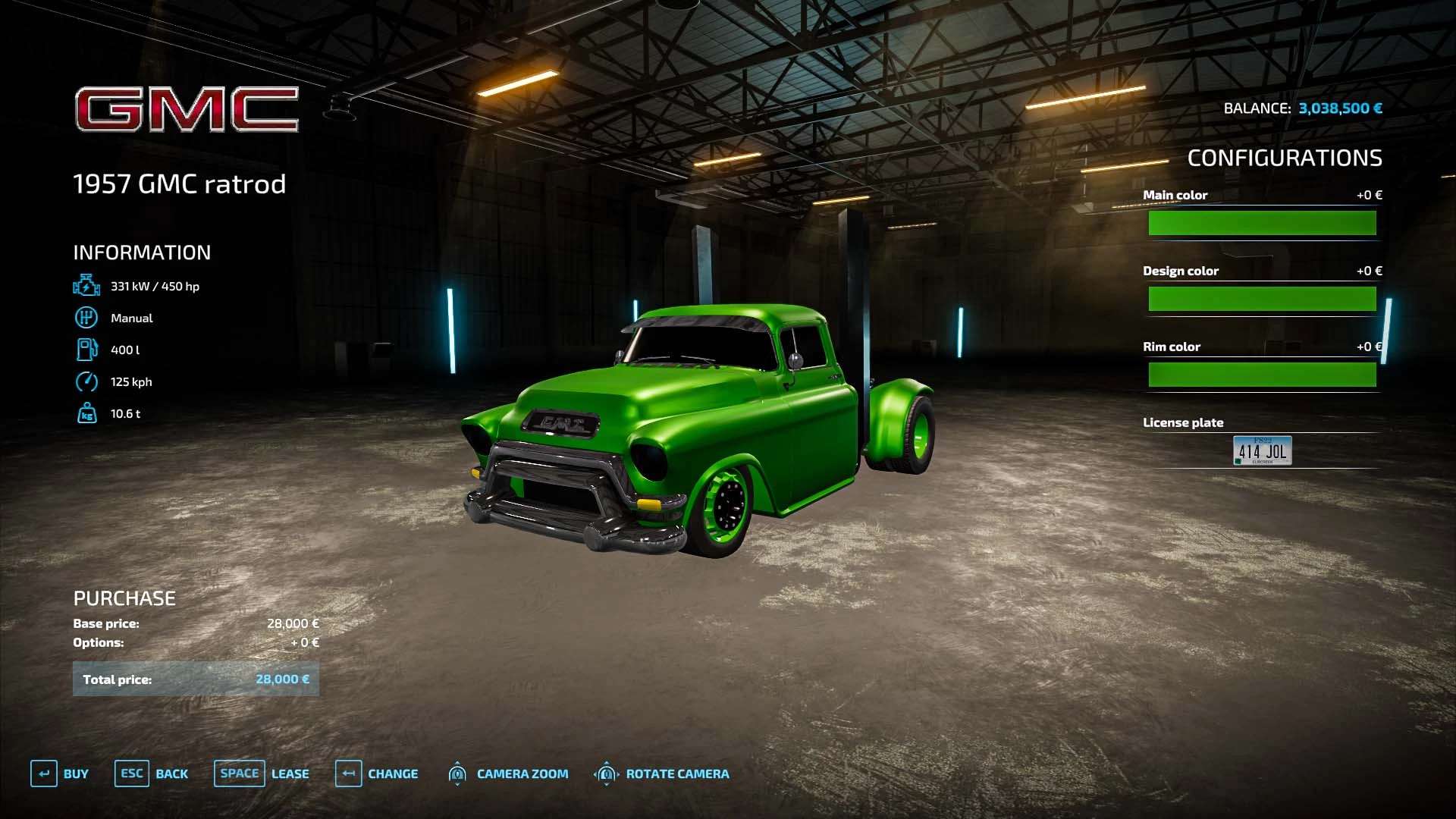Screen dimensions: 1456x819
Task: Open the Main color configuration
Action: 1262,223
